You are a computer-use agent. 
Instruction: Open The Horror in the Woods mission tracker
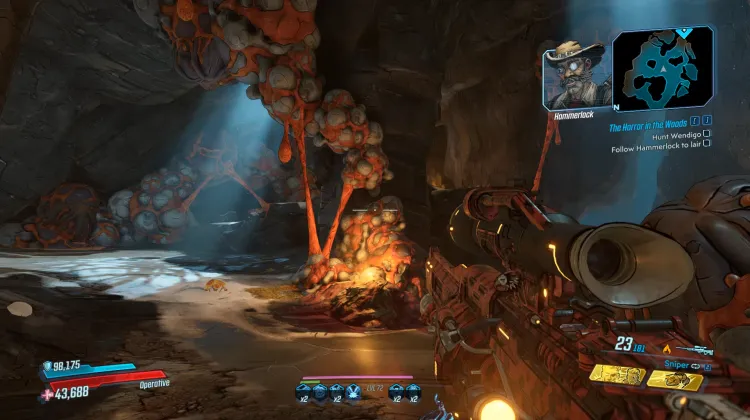(649, 128)
